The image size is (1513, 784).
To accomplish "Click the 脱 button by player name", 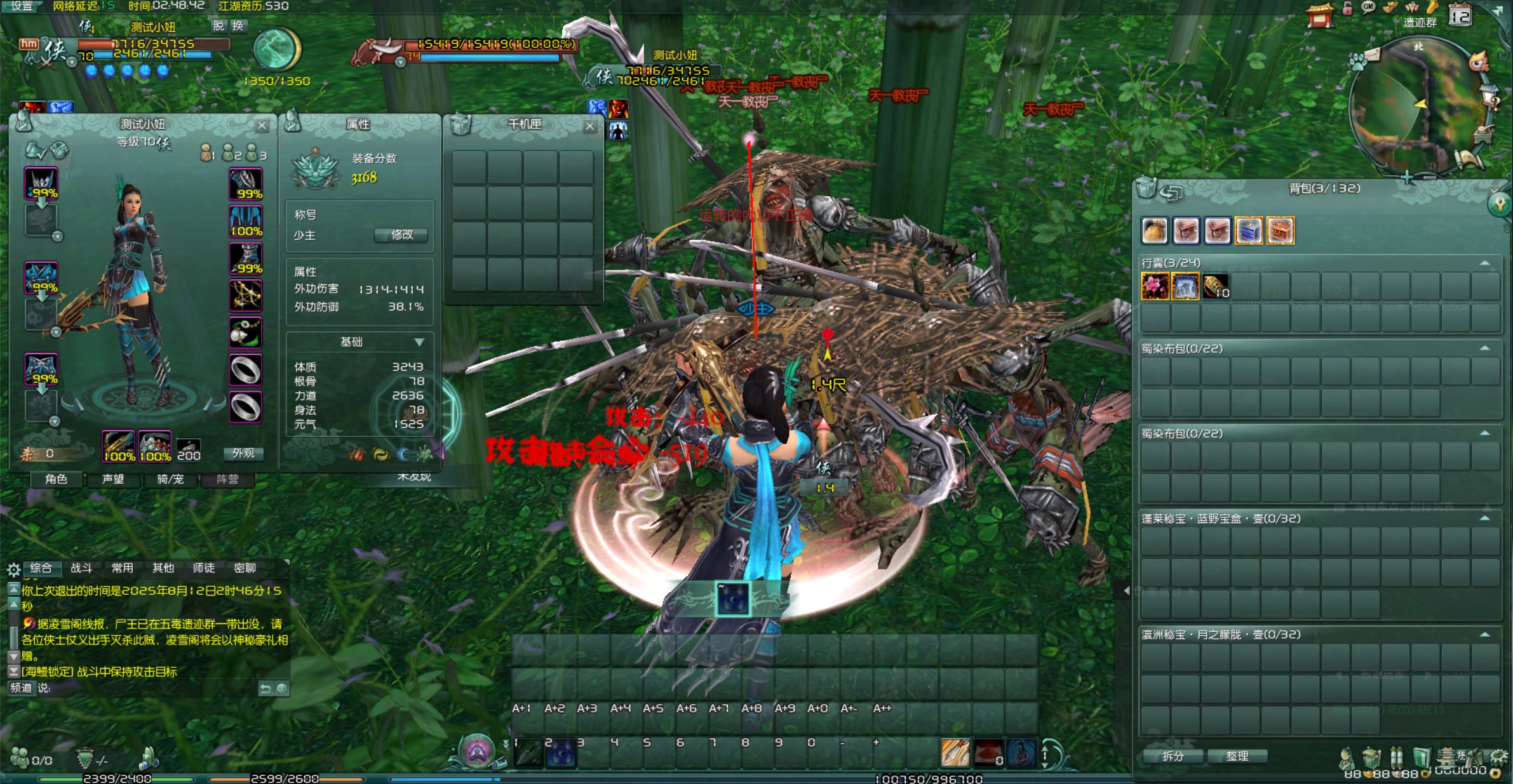I will coord(219,26).
